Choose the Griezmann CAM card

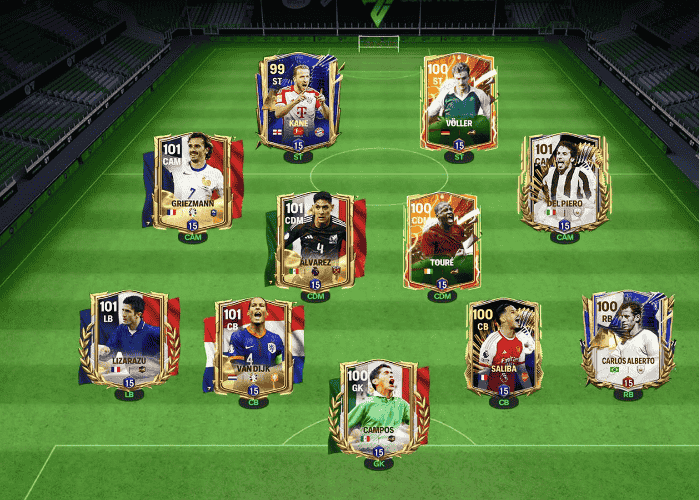pos(192,185)
